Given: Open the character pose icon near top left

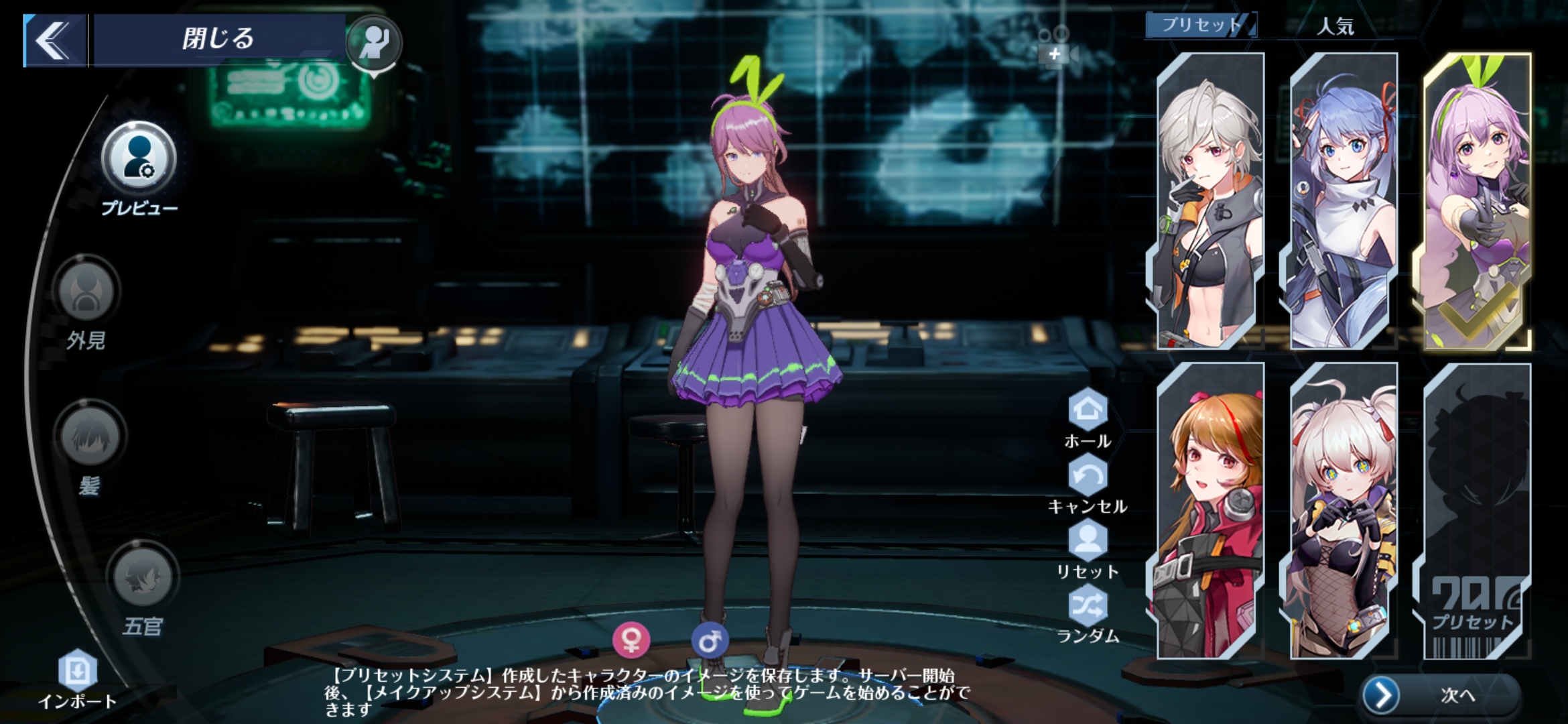Looking at the screenshot, I should [375, 44].
